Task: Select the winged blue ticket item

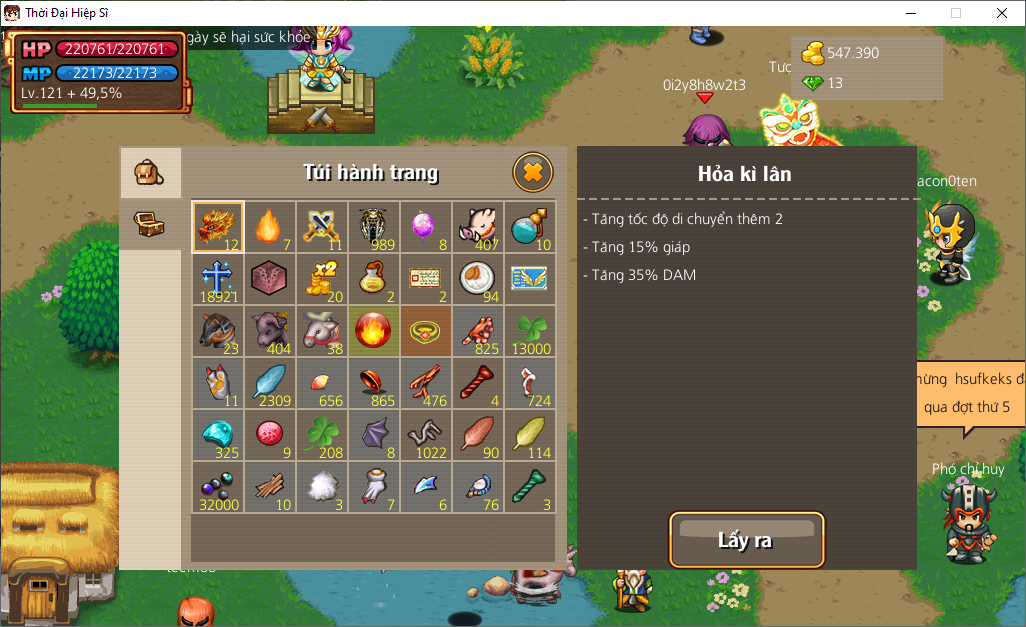Action: (530, 279)
